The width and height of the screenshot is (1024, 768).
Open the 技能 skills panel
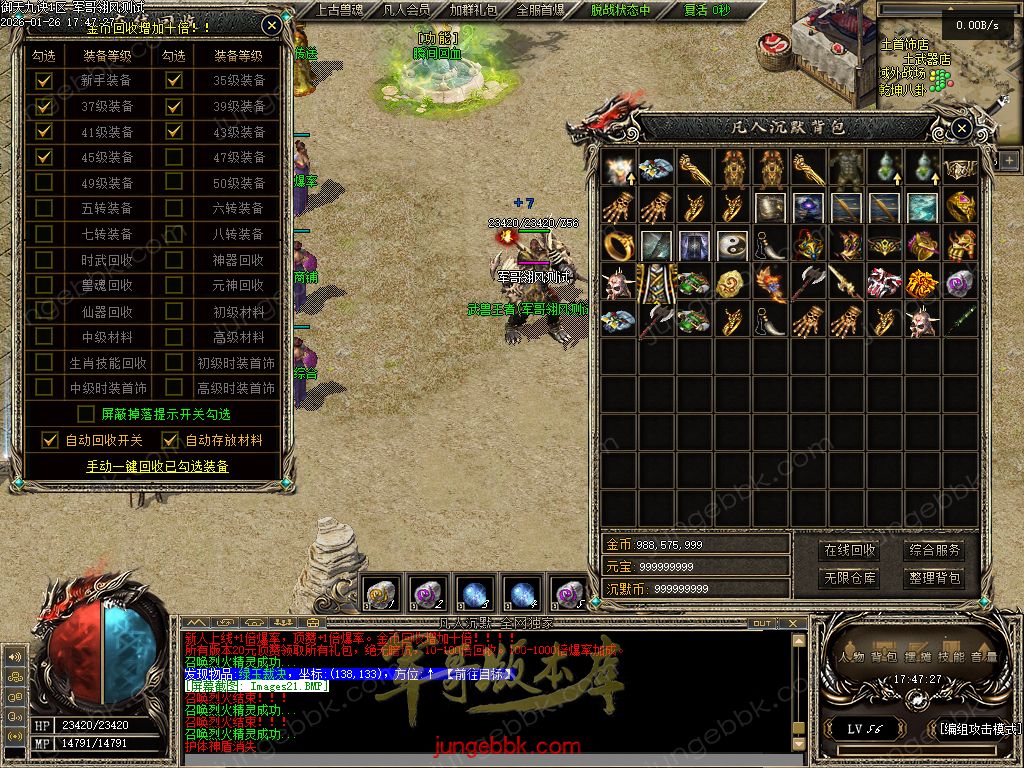950,657
